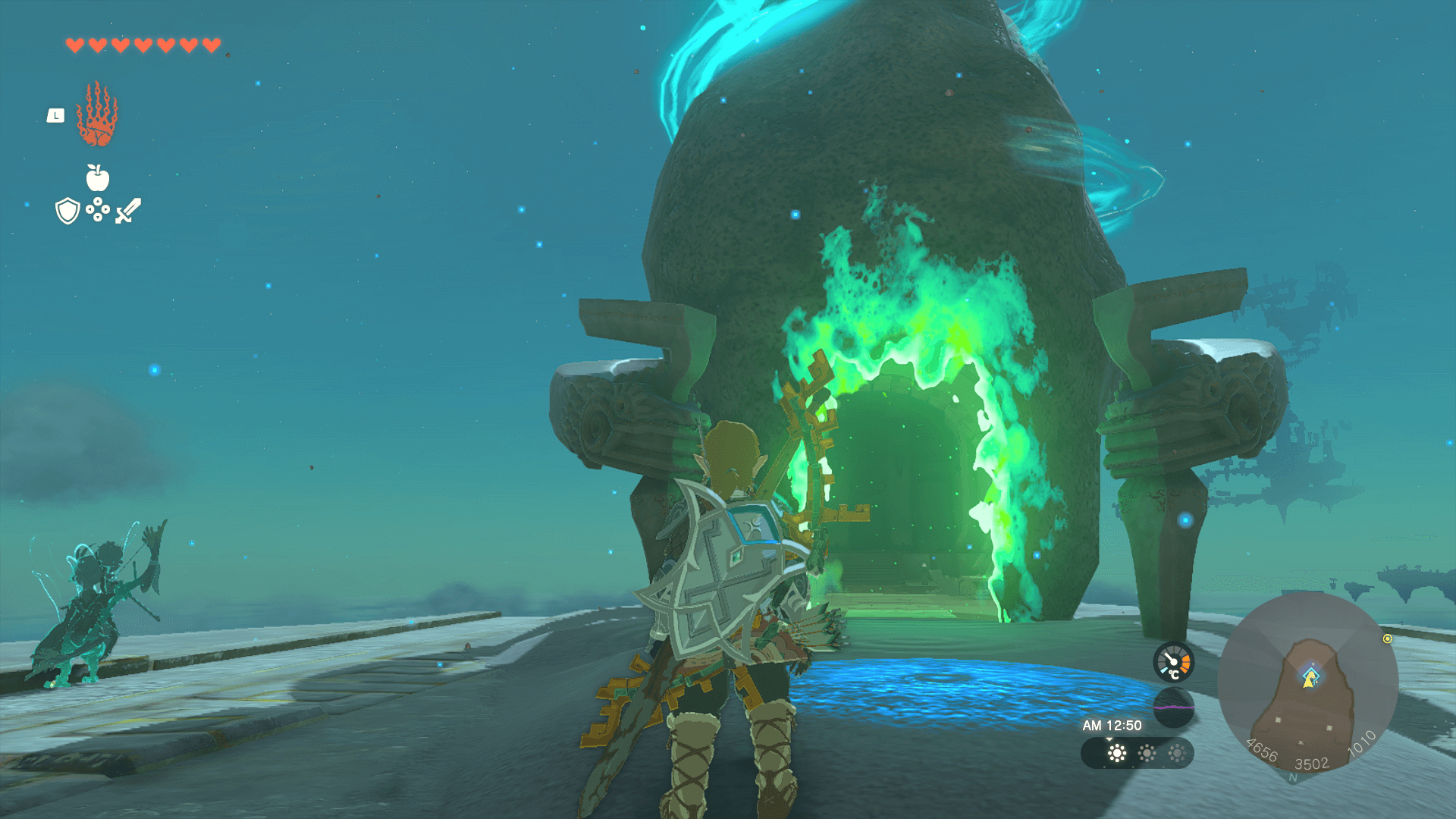This screenshot has height=819, width=1456.
Task: Choose the shield quick-select icon
Action: click(x=67, y=211)
